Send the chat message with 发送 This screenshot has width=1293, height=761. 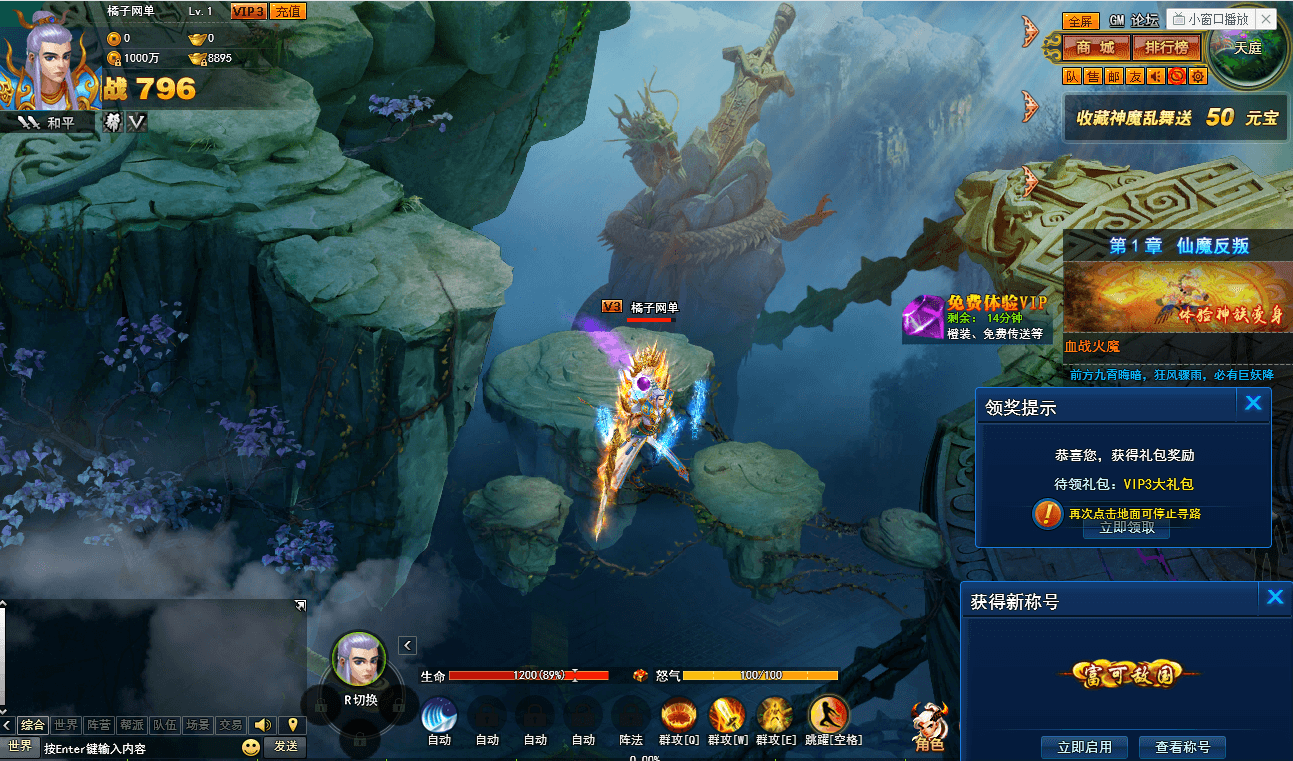(286, 747)
